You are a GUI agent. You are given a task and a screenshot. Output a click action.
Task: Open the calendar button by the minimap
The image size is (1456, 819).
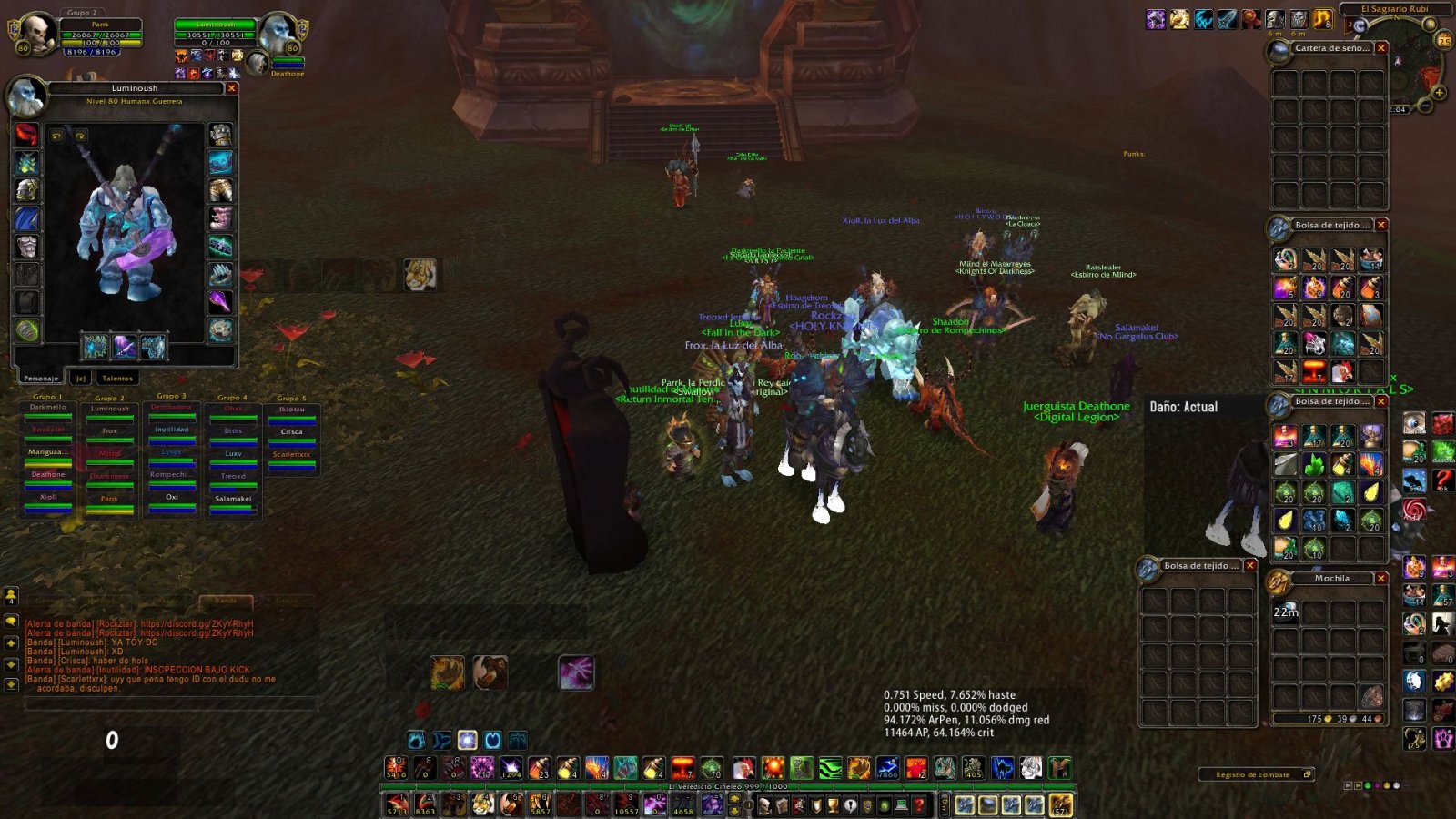click(x=1444, y=41)
